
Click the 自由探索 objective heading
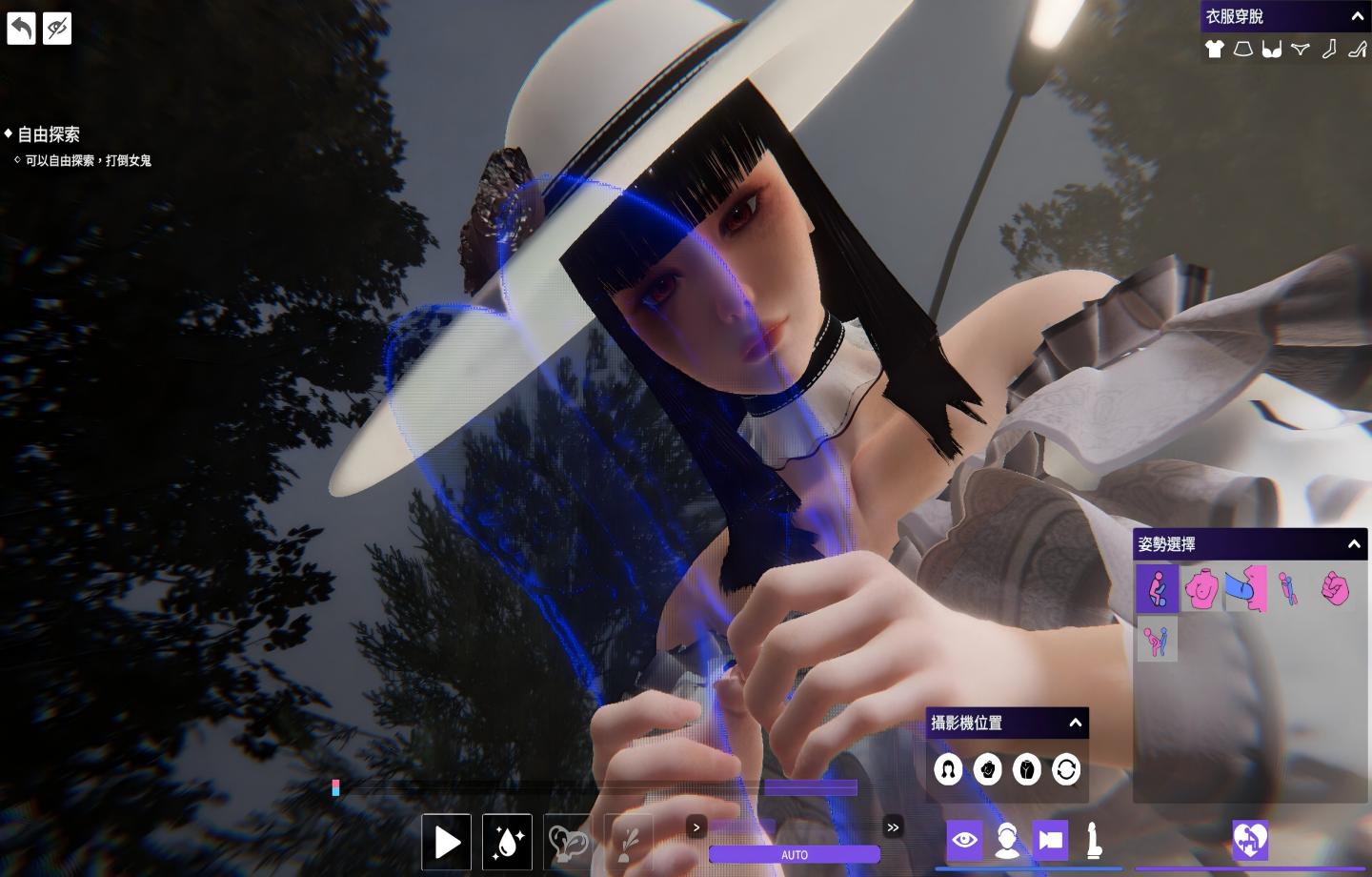tap(49, 133)
